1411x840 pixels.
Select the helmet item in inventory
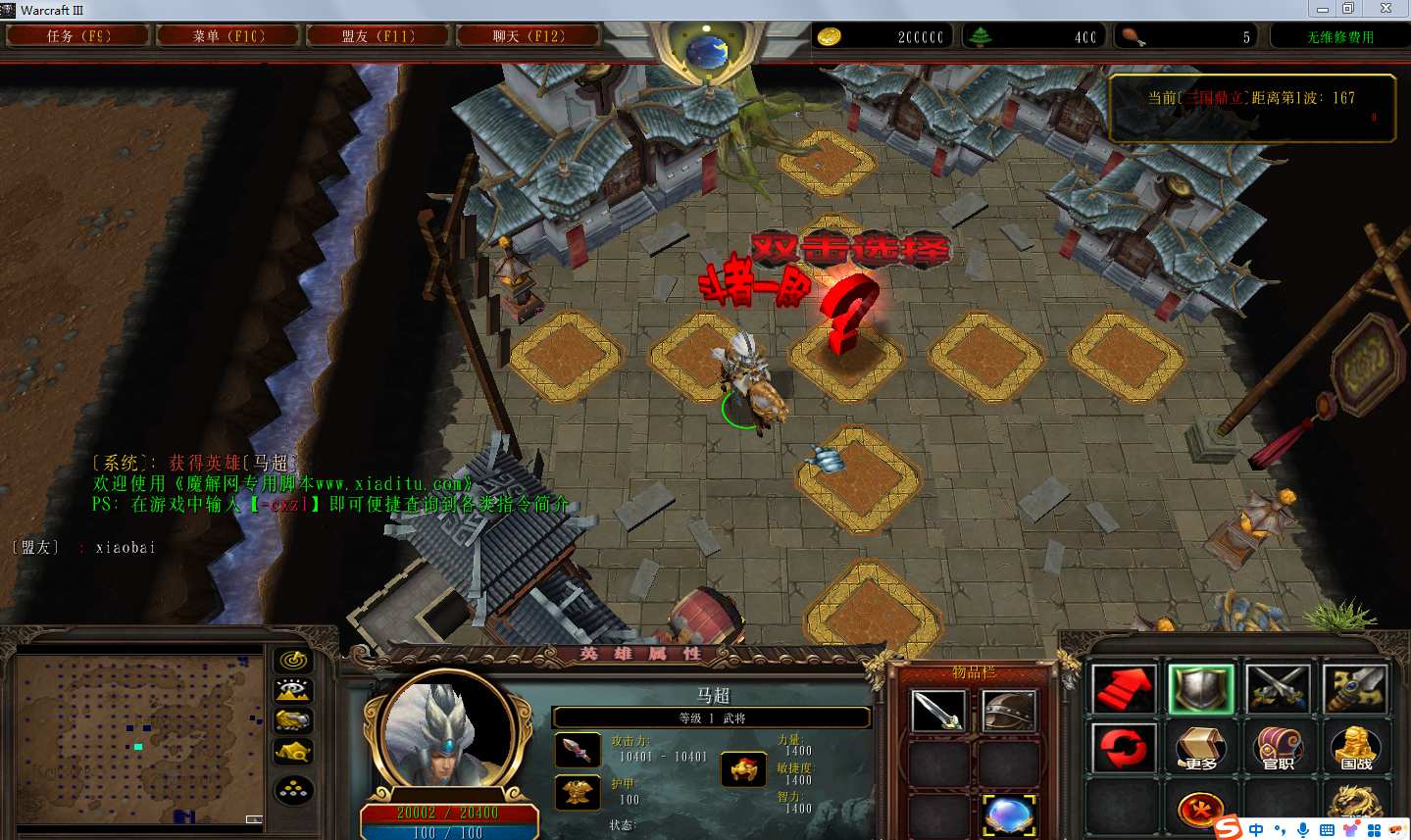click(x=1008, y=712)
